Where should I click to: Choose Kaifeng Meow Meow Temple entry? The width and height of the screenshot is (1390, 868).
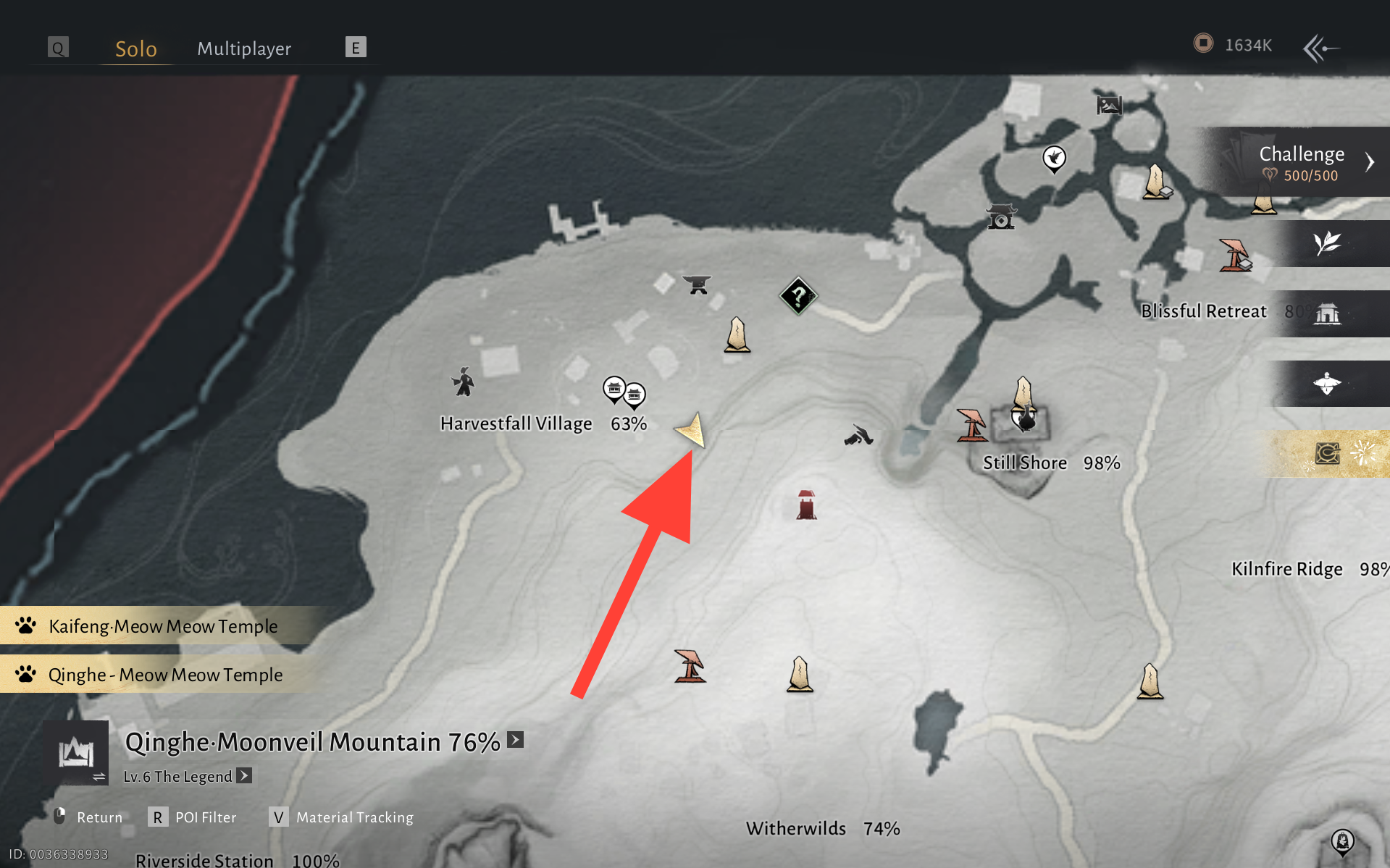coord(163,626)
